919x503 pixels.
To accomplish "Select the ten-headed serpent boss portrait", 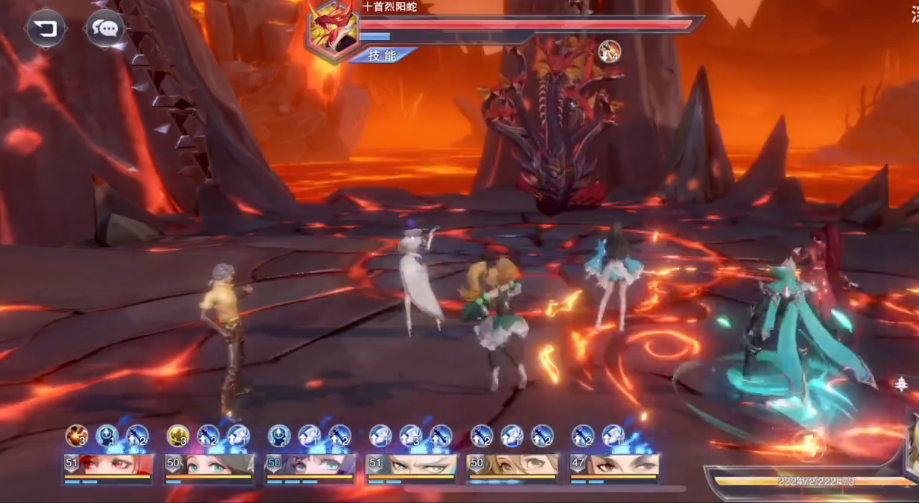I will [x=334, y=26].
